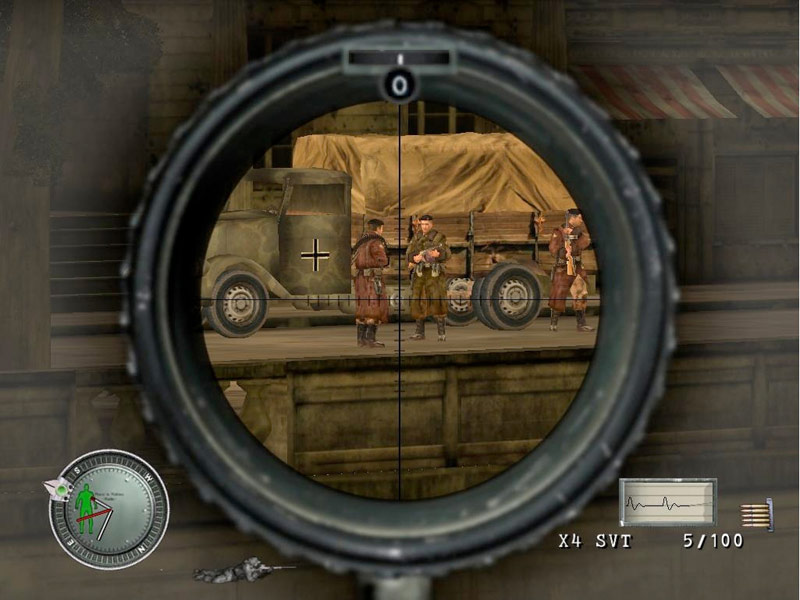Click the heartbeat monitor display
This screenshot has width=800, height=600.
(667, 502)
